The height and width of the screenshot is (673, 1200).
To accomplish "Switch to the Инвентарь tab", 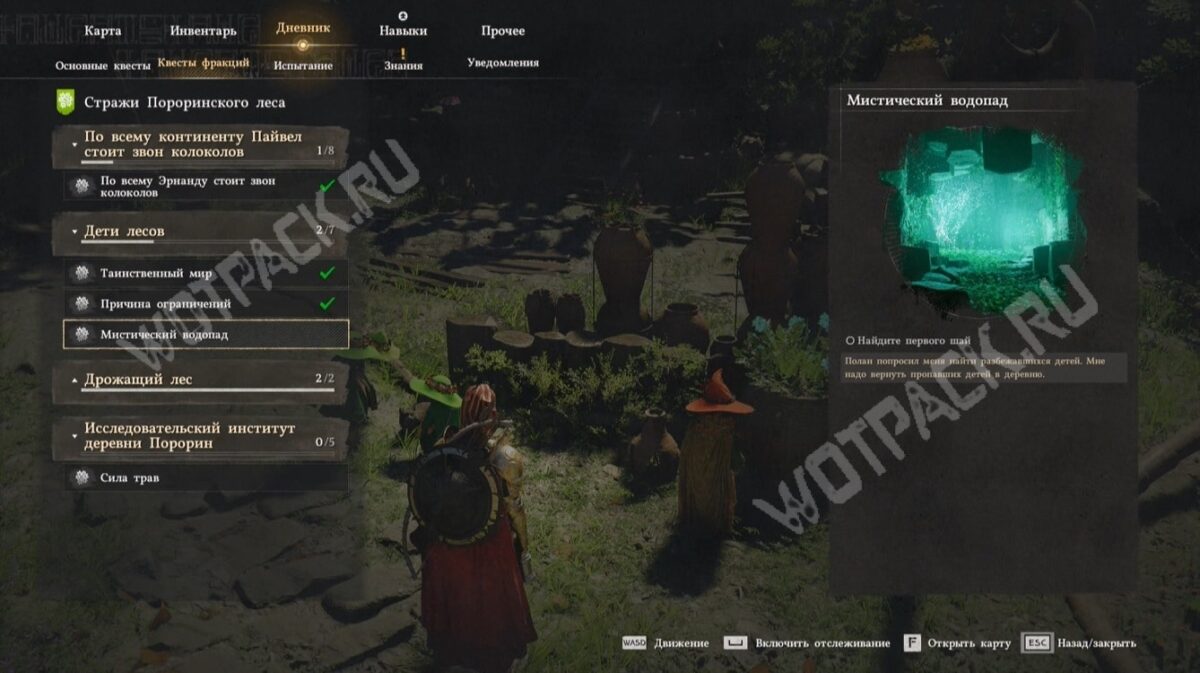I will pos(203,31).
